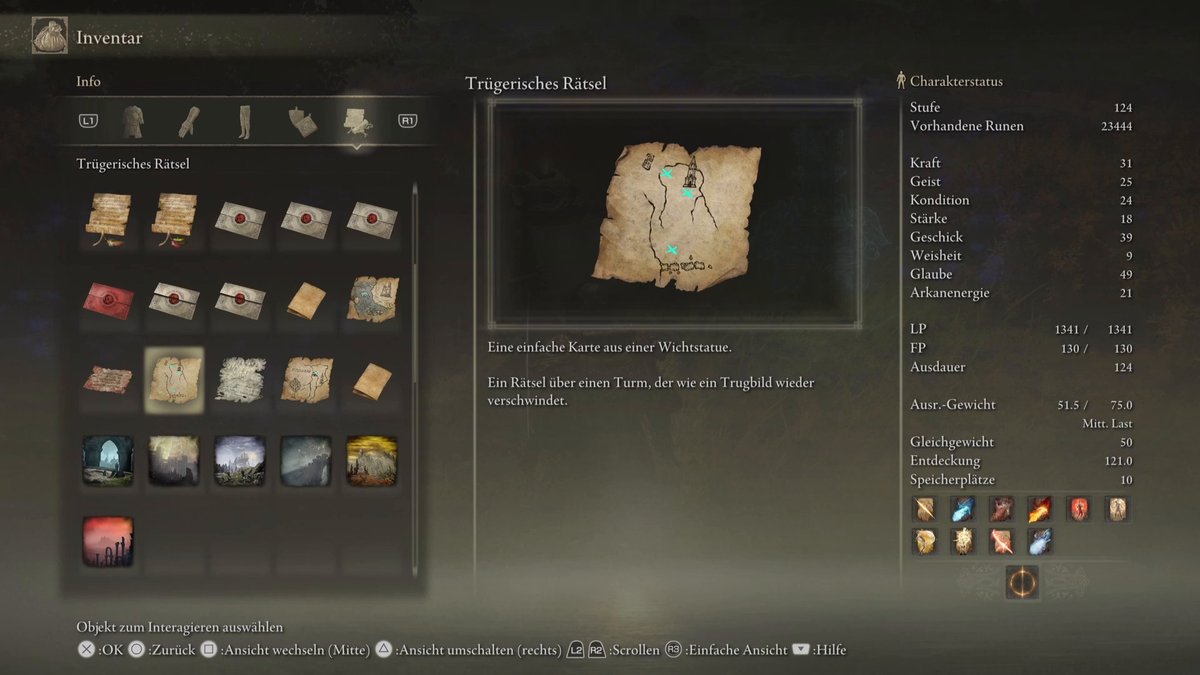Select the stone archway painting
The width and height of the screenshot is (1200, 675).
[108, 460]
